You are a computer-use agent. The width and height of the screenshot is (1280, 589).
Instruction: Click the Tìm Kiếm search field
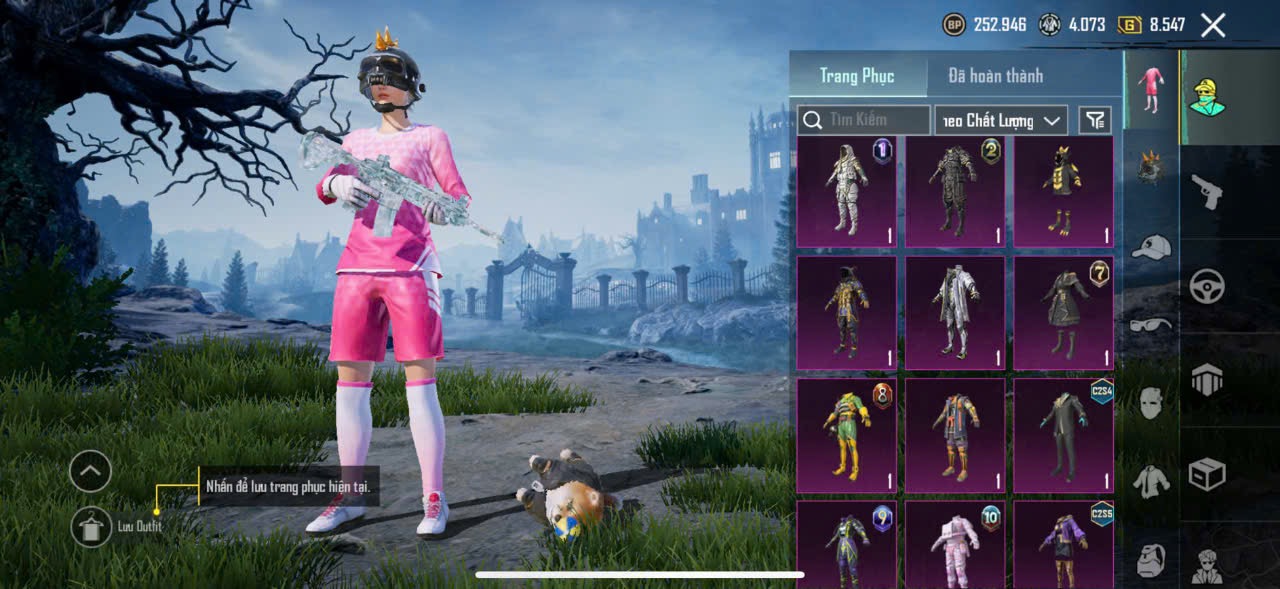(865, 120)
